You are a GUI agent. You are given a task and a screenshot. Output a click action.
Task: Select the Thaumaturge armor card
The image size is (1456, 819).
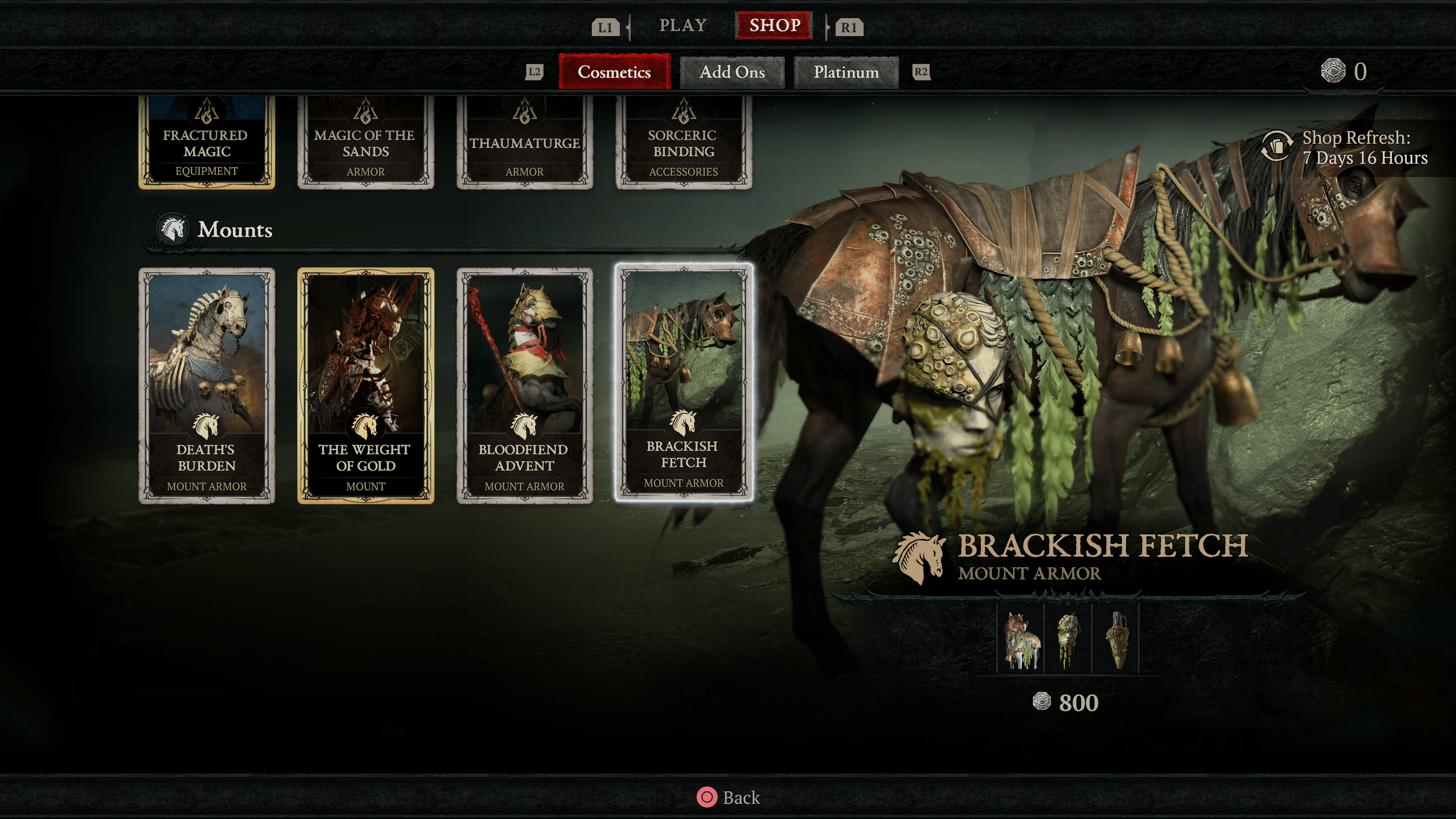pos(524,143)
